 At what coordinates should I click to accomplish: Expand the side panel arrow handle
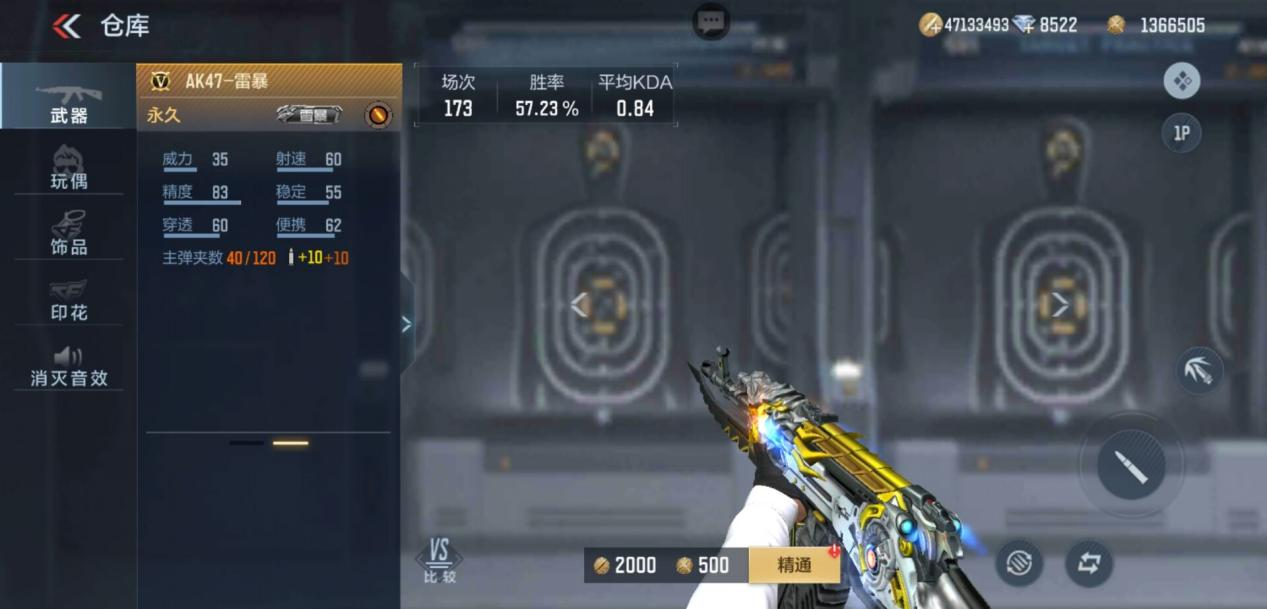click(406, 323)
